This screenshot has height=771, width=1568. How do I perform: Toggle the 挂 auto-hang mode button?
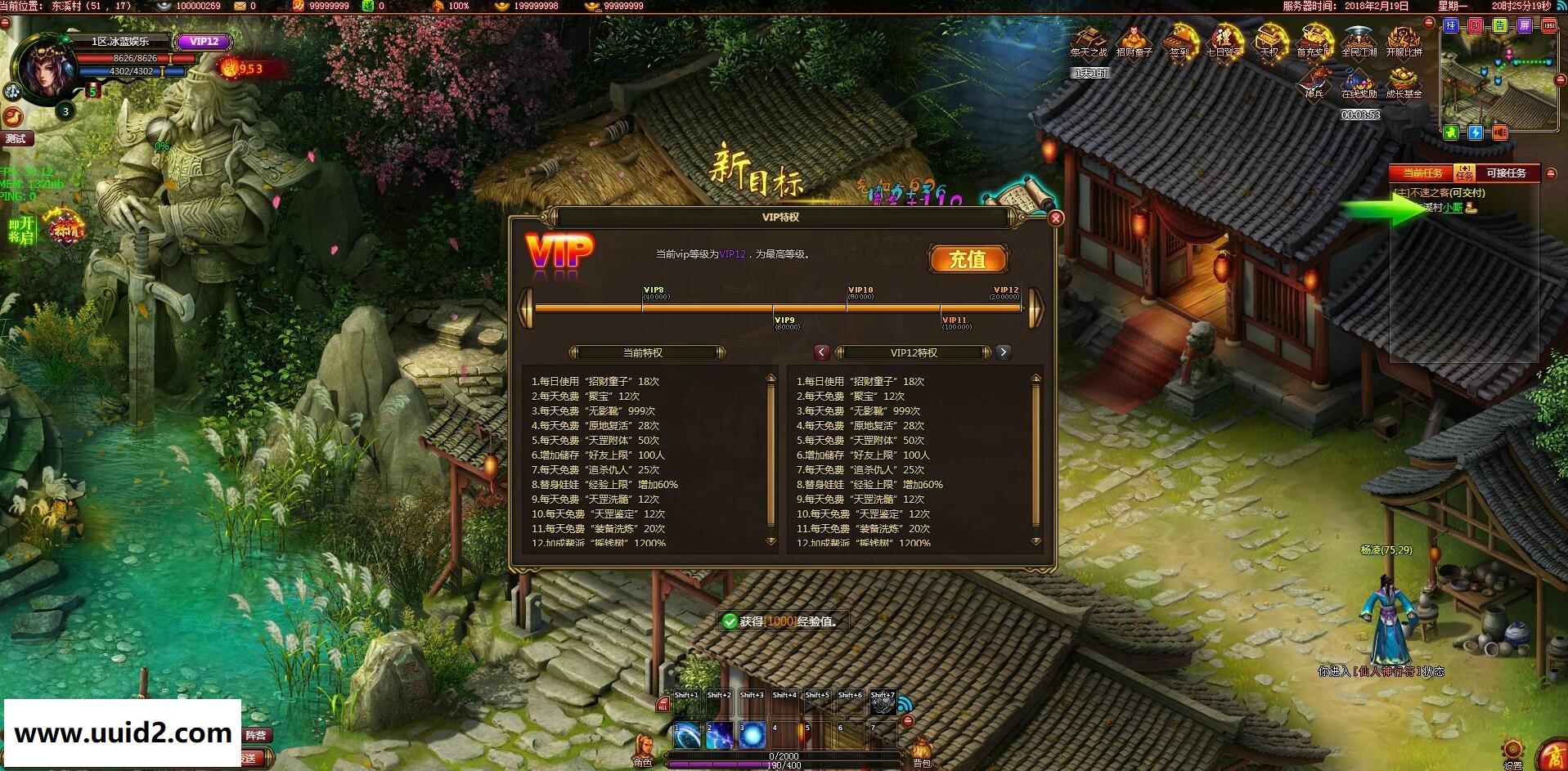[x=1451, y=26]
